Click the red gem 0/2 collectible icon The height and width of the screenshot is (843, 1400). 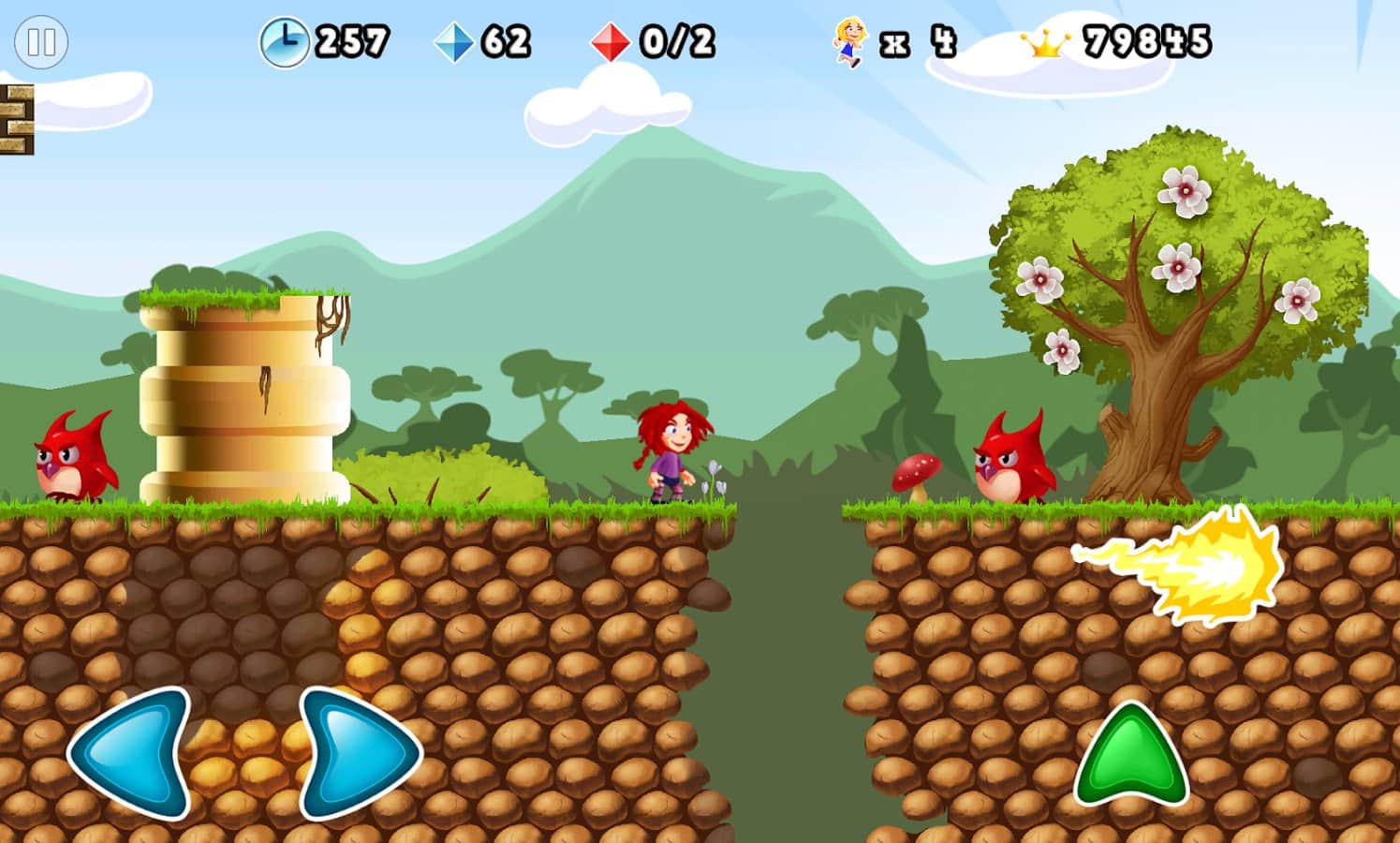point(610,41)
